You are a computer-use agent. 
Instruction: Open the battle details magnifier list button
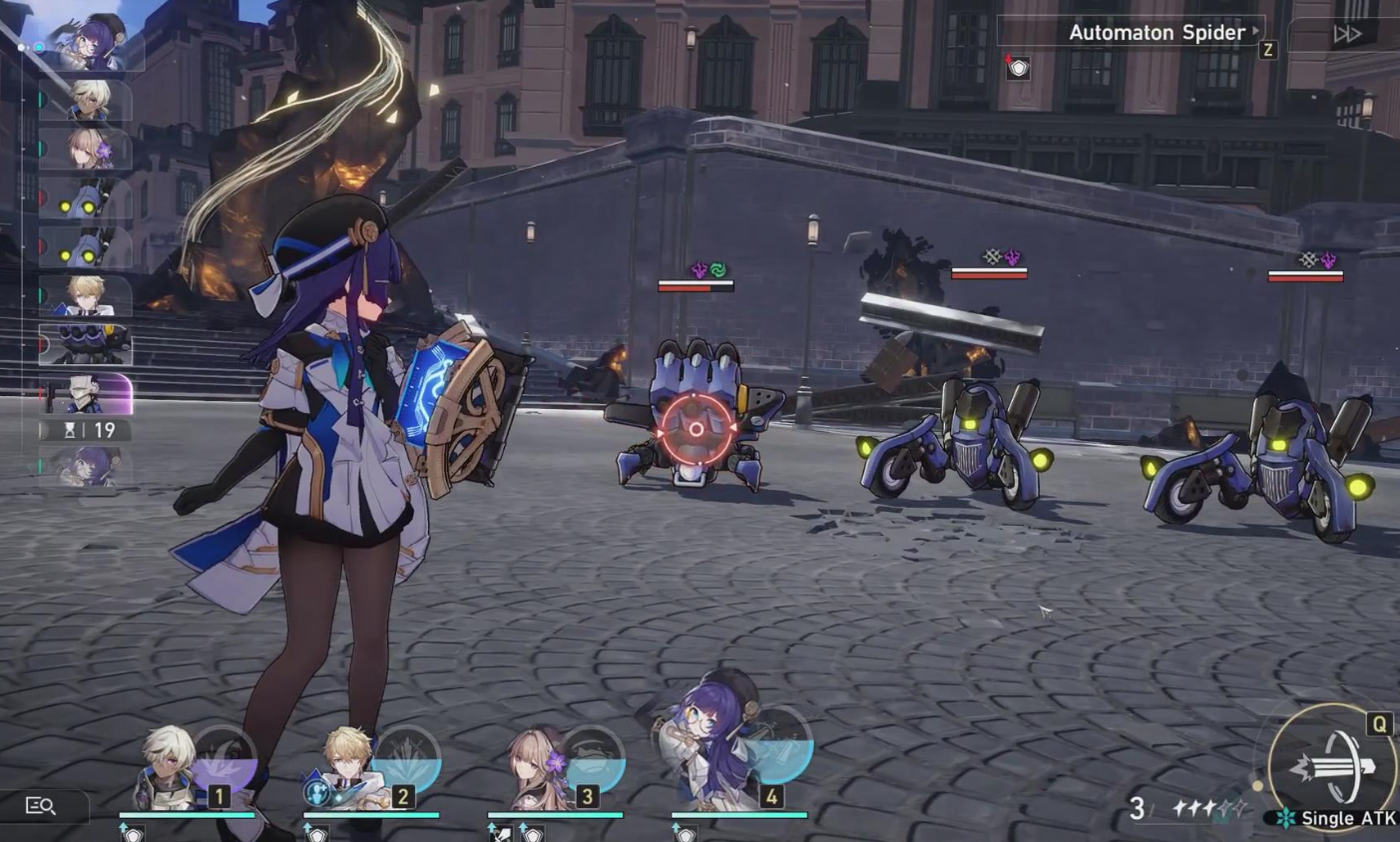tap(41, 806)
